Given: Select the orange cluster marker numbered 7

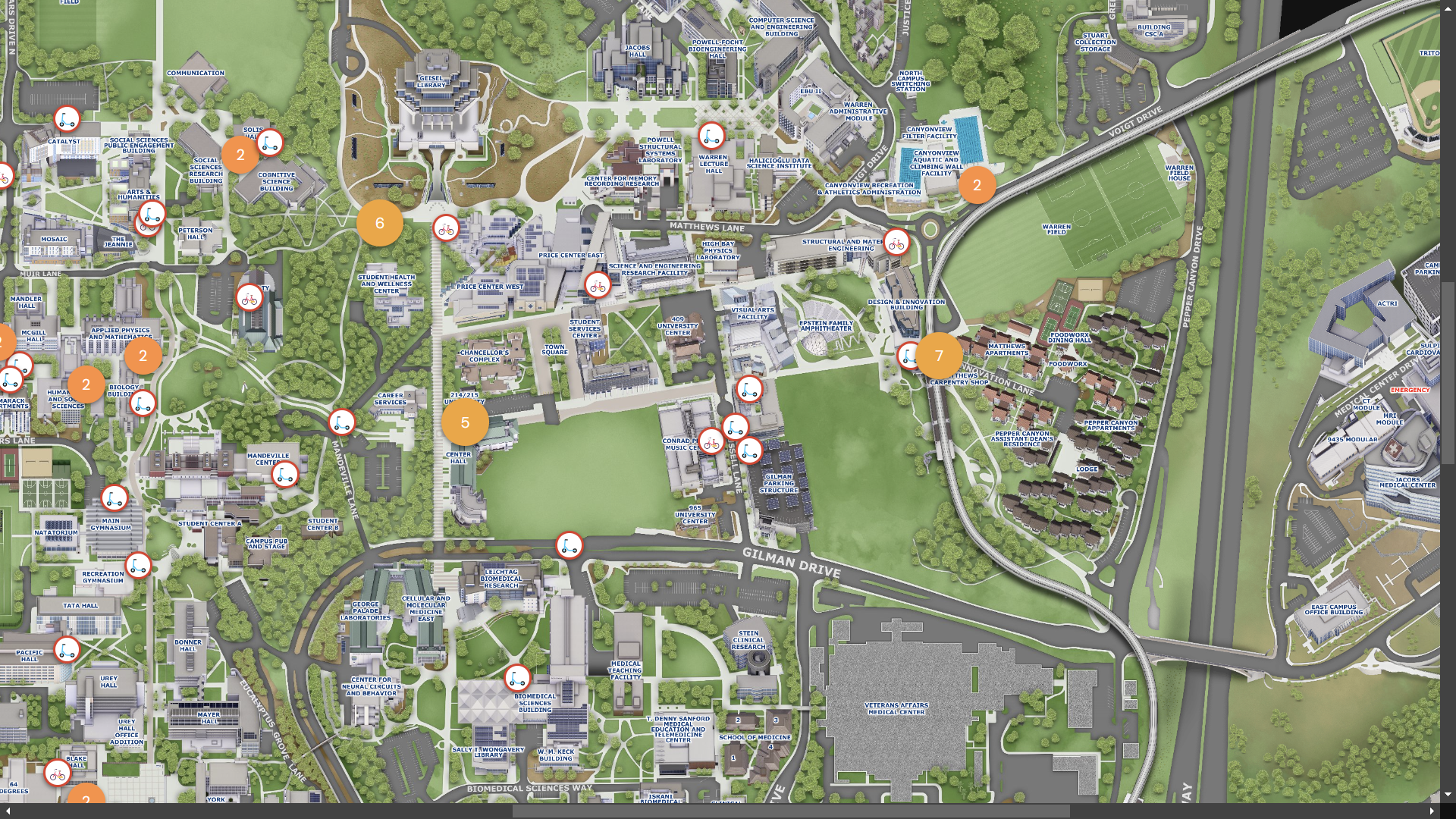Looking at the screenshot, I should pos(939,356).
